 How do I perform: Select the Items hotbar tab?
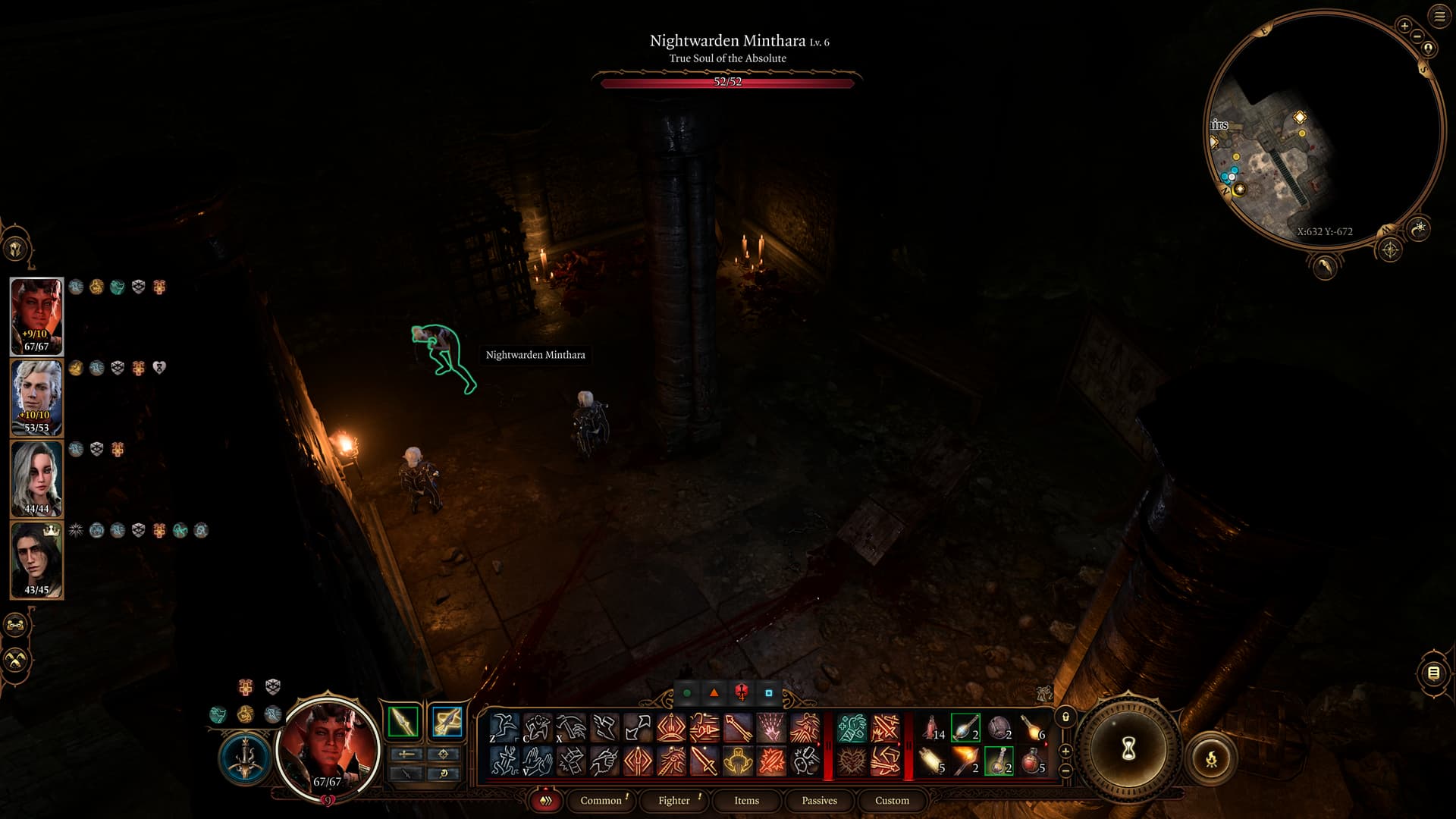(x=746, y=800)
